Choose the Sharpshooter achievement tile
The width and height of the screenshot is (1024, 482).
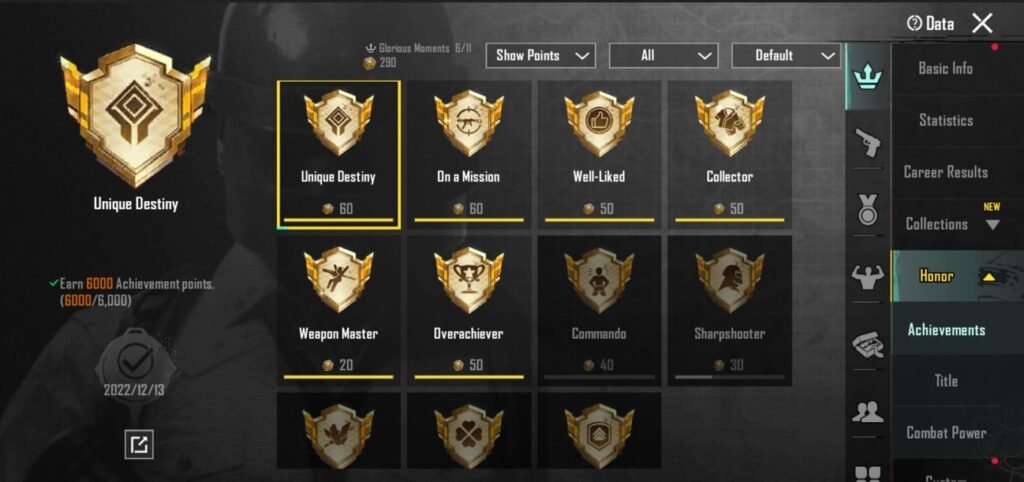(x=729, y=310)
